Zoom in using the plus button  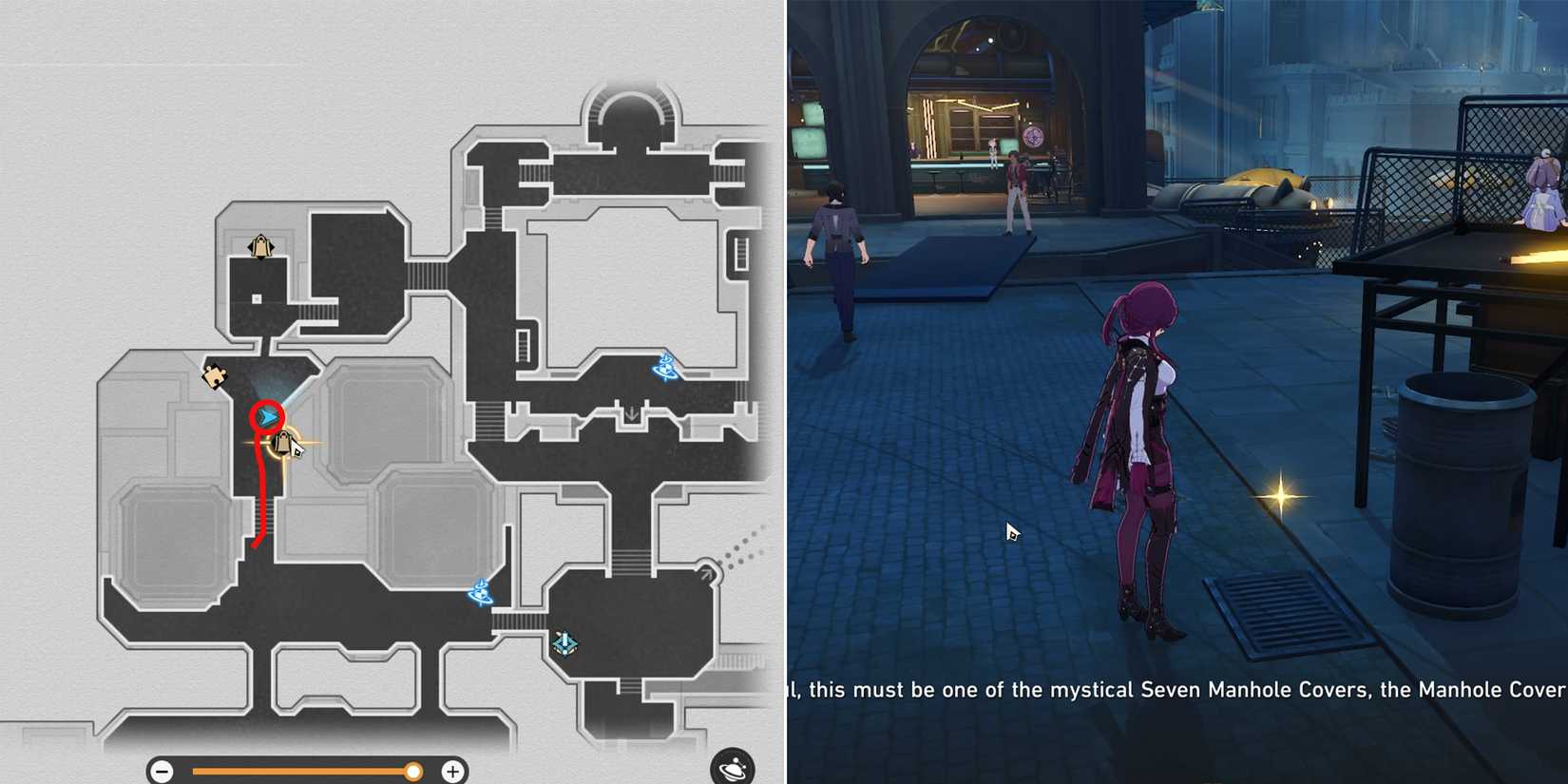pos(454,772)
